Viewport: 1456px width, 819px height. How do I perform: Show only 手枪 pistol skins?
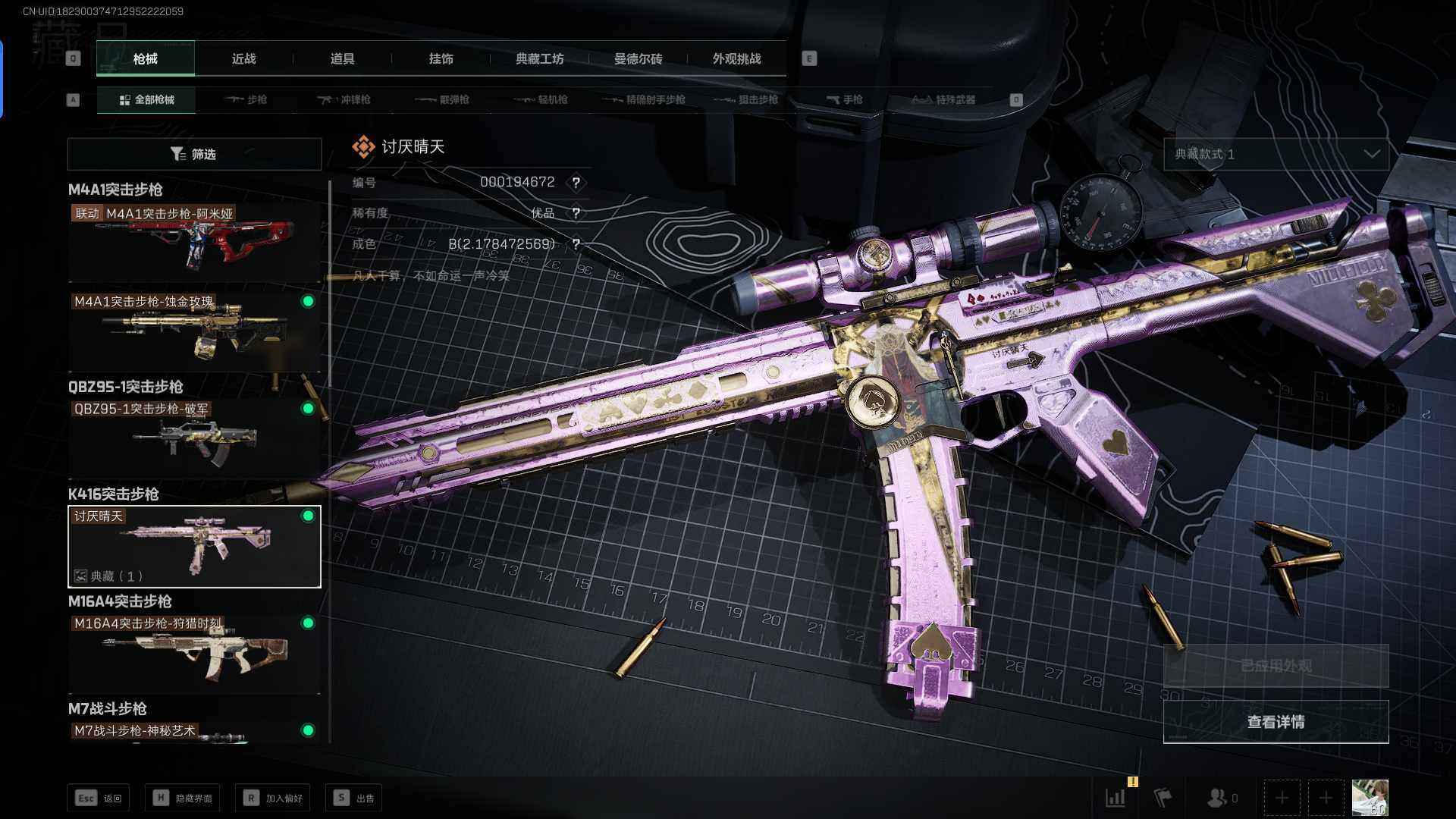click(844, 99)
